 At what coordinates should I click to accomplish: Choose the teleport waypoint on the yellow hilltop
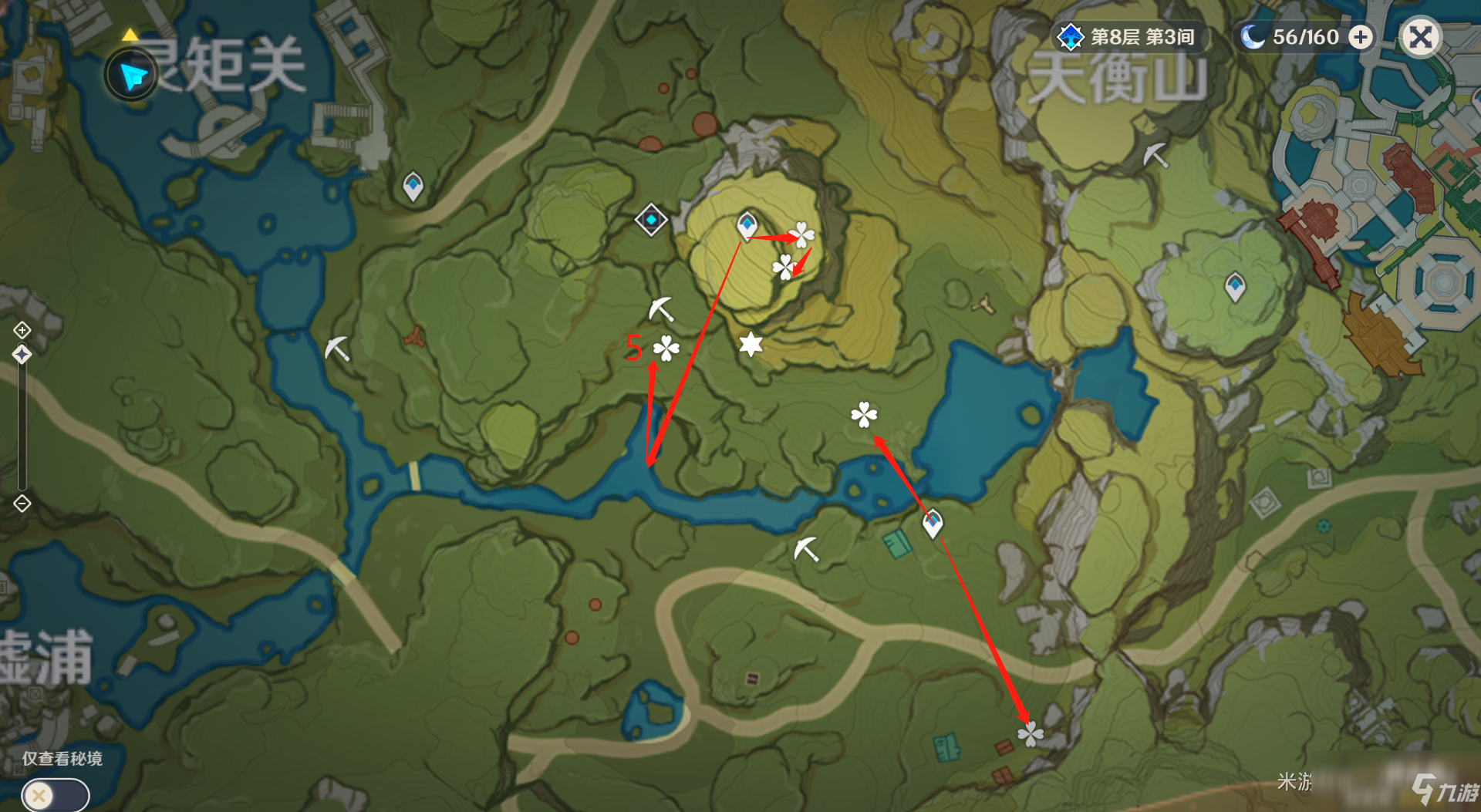[747, 225]
